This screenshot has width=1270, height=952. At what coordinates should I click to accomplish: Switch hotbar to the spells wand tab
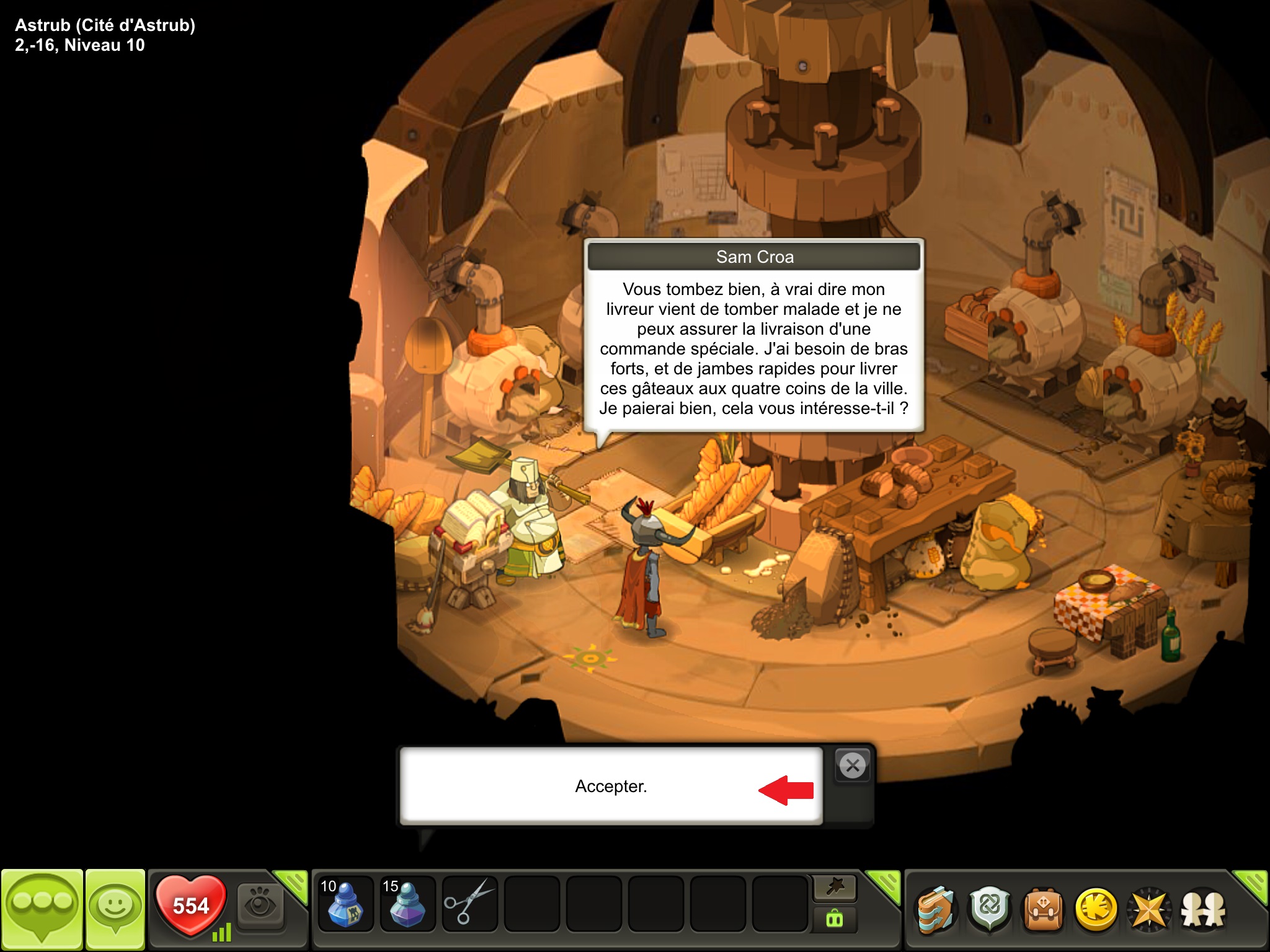pyautogui.click(x=835, y=888)
